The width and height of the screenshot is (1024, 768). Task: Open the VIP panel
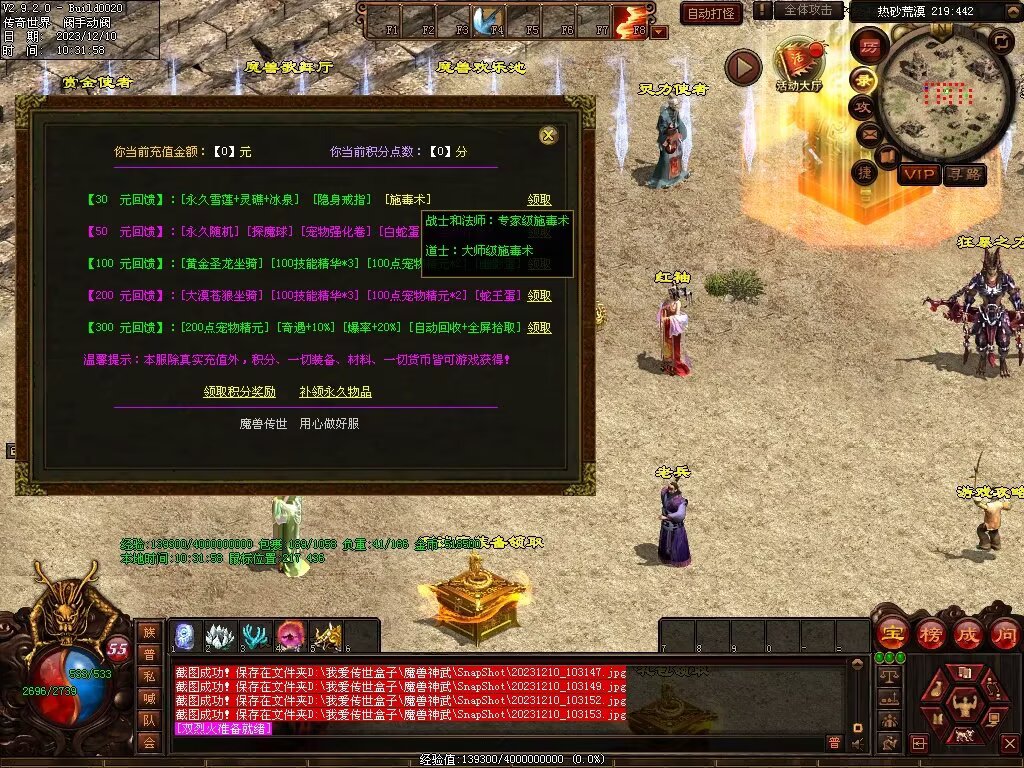(918, 174)
